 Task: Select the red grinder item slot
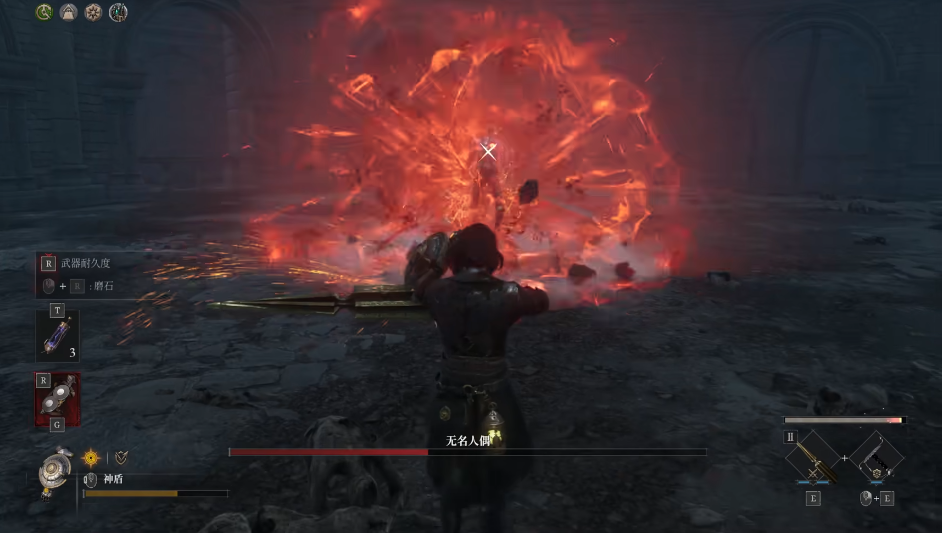[x=57, y=396]
